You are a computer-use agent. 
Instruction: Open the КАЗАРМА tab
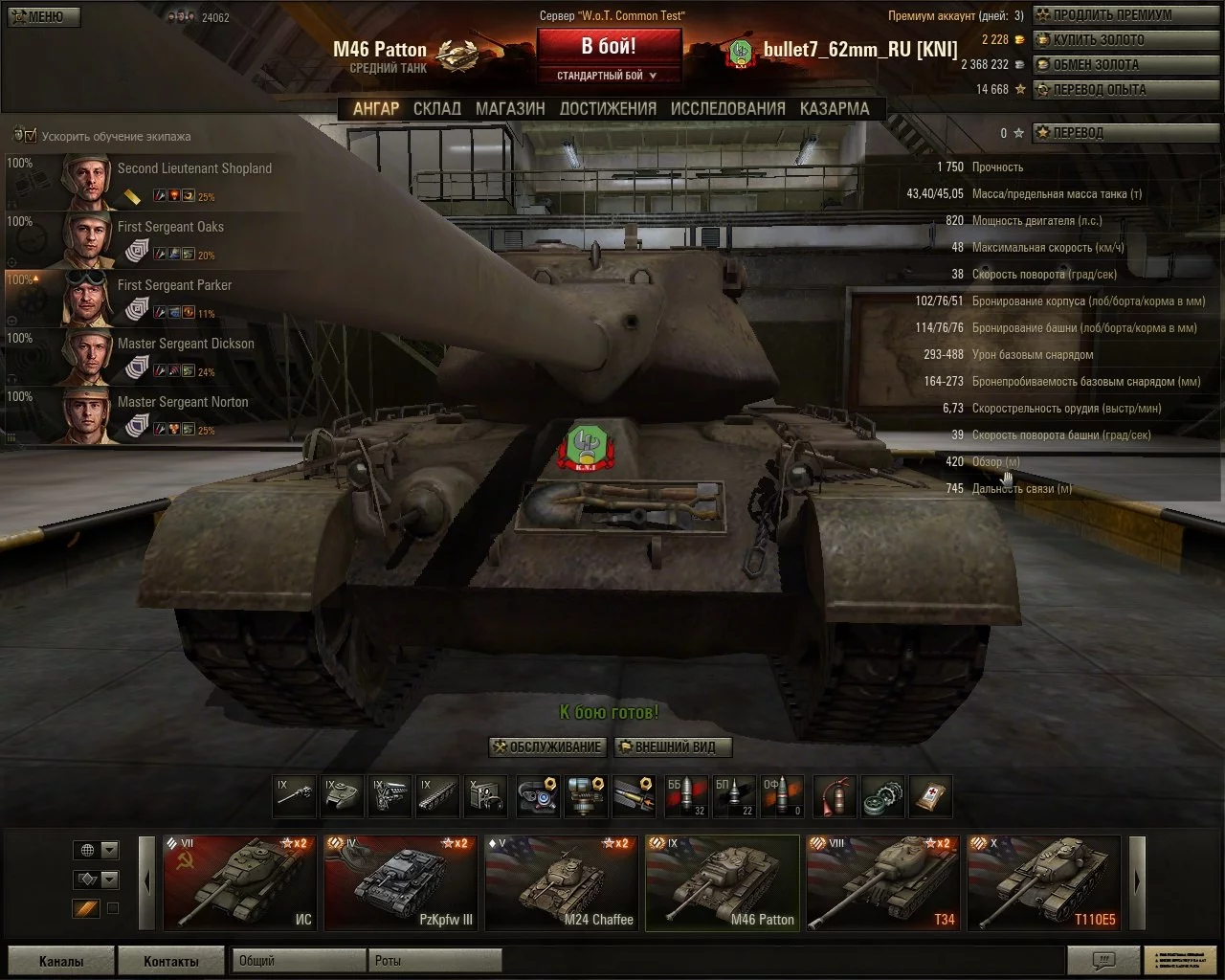835,109
